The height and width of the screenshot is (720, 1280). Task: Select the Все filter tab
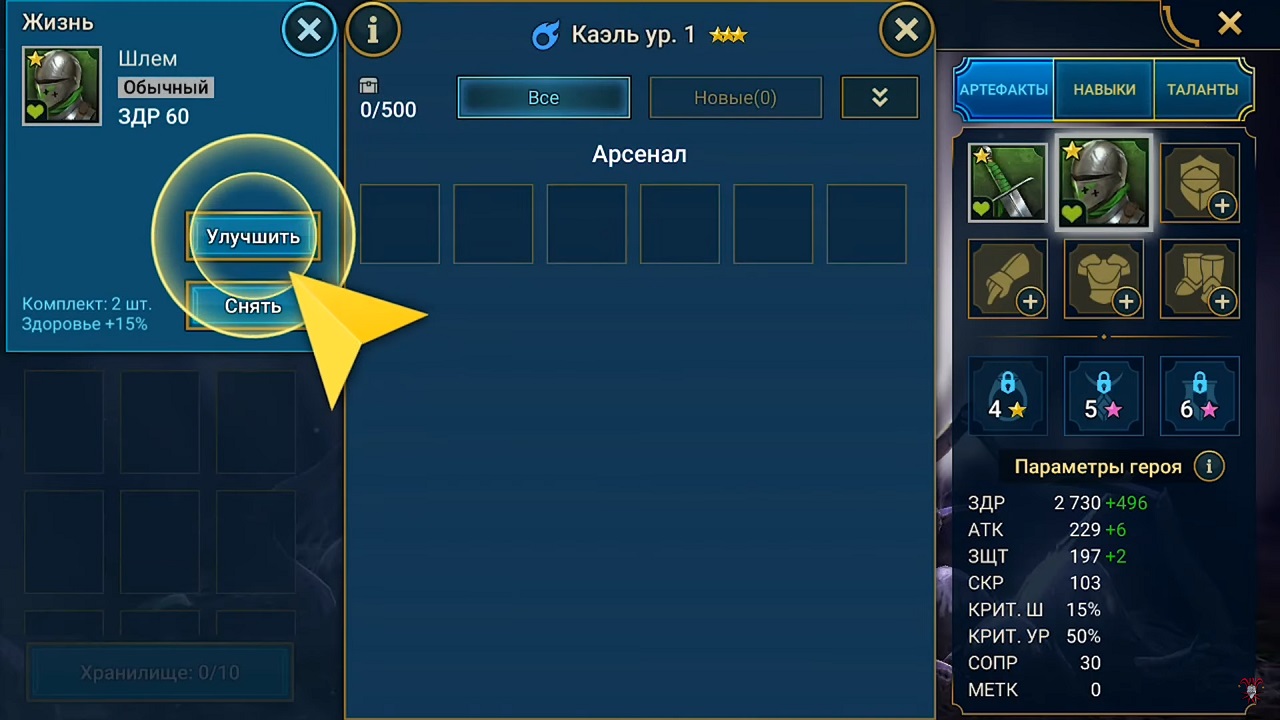point(544,98)
